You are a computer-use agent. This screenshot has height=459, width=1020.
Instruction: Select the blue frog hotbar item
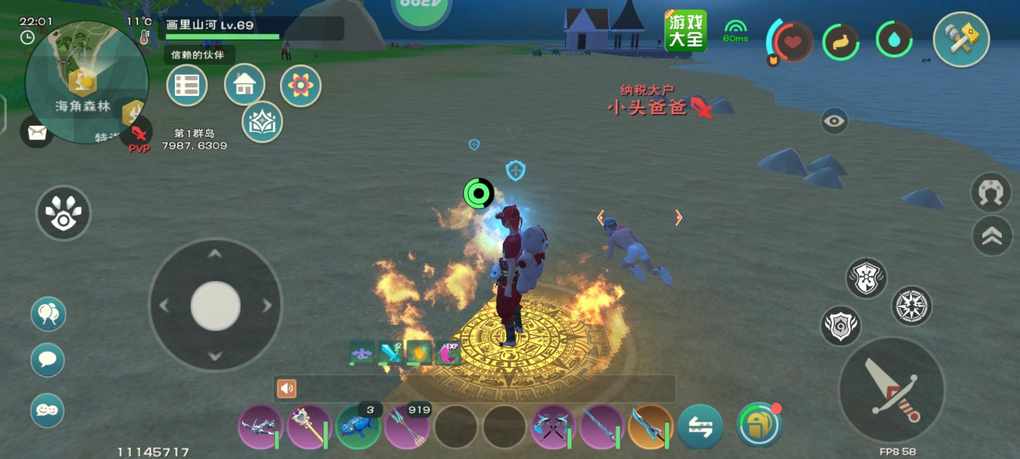click(358, 427)
